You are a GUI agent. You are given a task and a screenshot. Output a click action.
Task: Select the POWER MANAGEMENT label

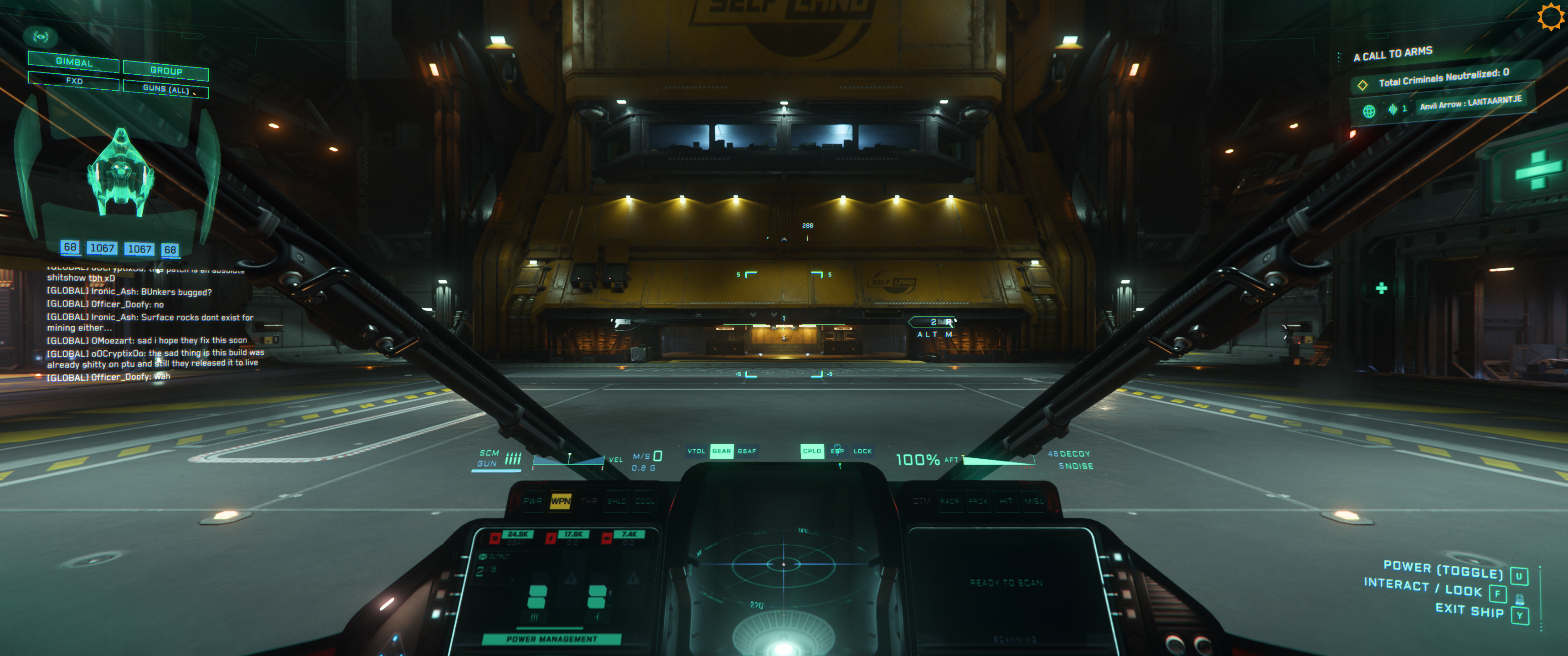[x=552, y=639]
